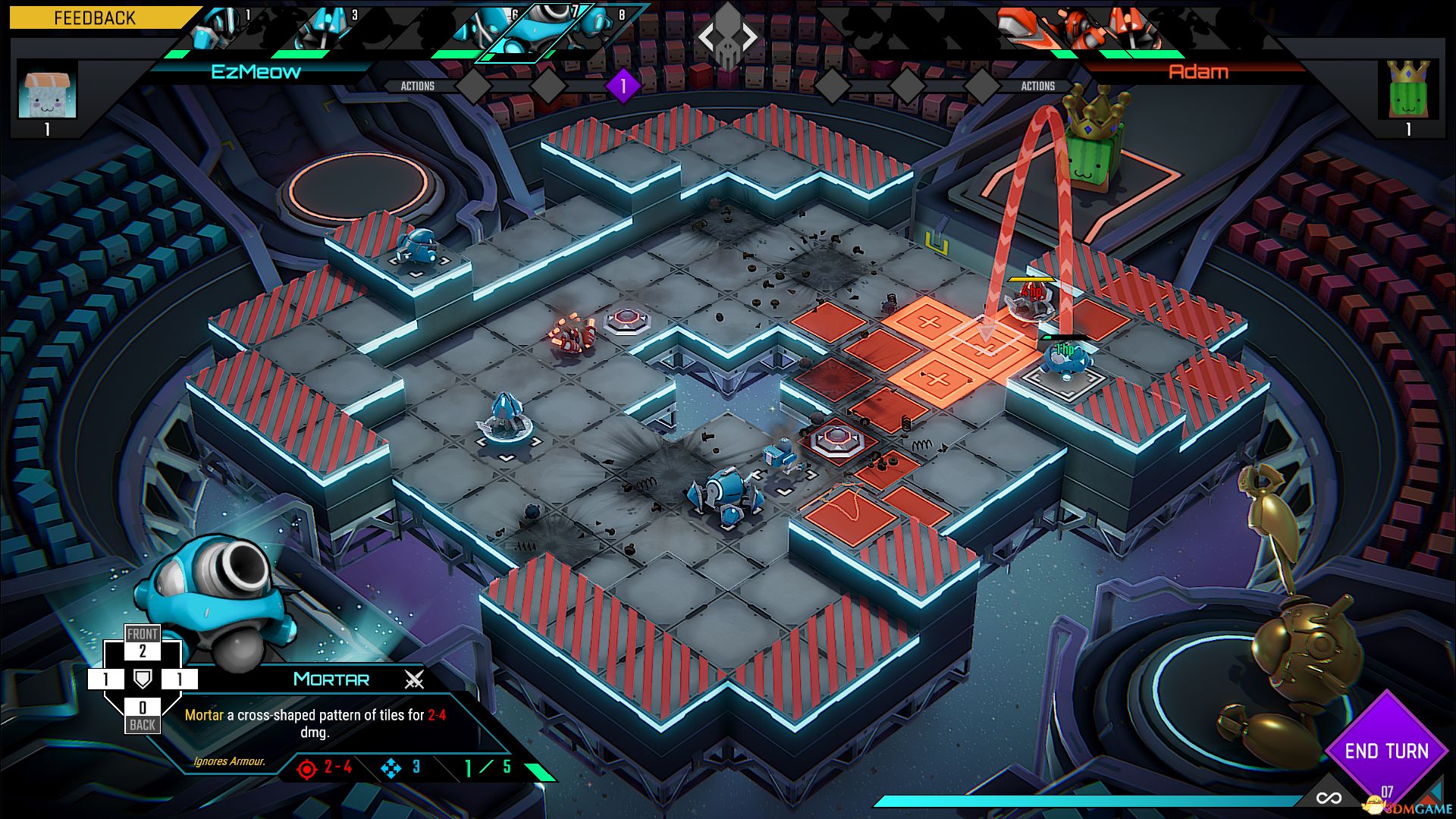Select the red target damage icon showing 2-4
1456x819 pixels.
(x=306, y=767)
